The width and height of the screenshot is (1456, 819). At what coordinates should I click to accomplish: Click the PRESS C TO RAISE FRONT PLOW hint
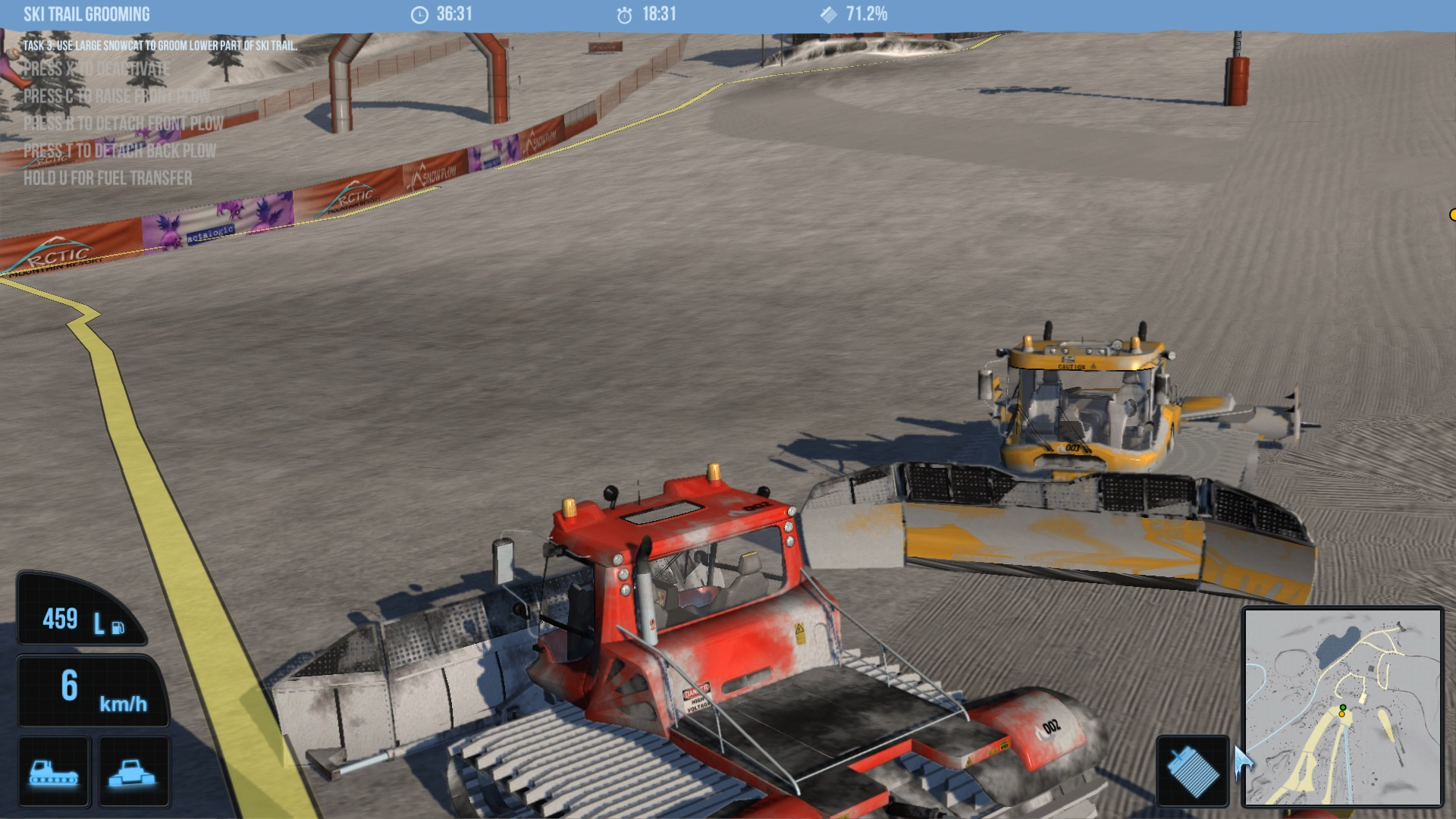coord(117,97)
